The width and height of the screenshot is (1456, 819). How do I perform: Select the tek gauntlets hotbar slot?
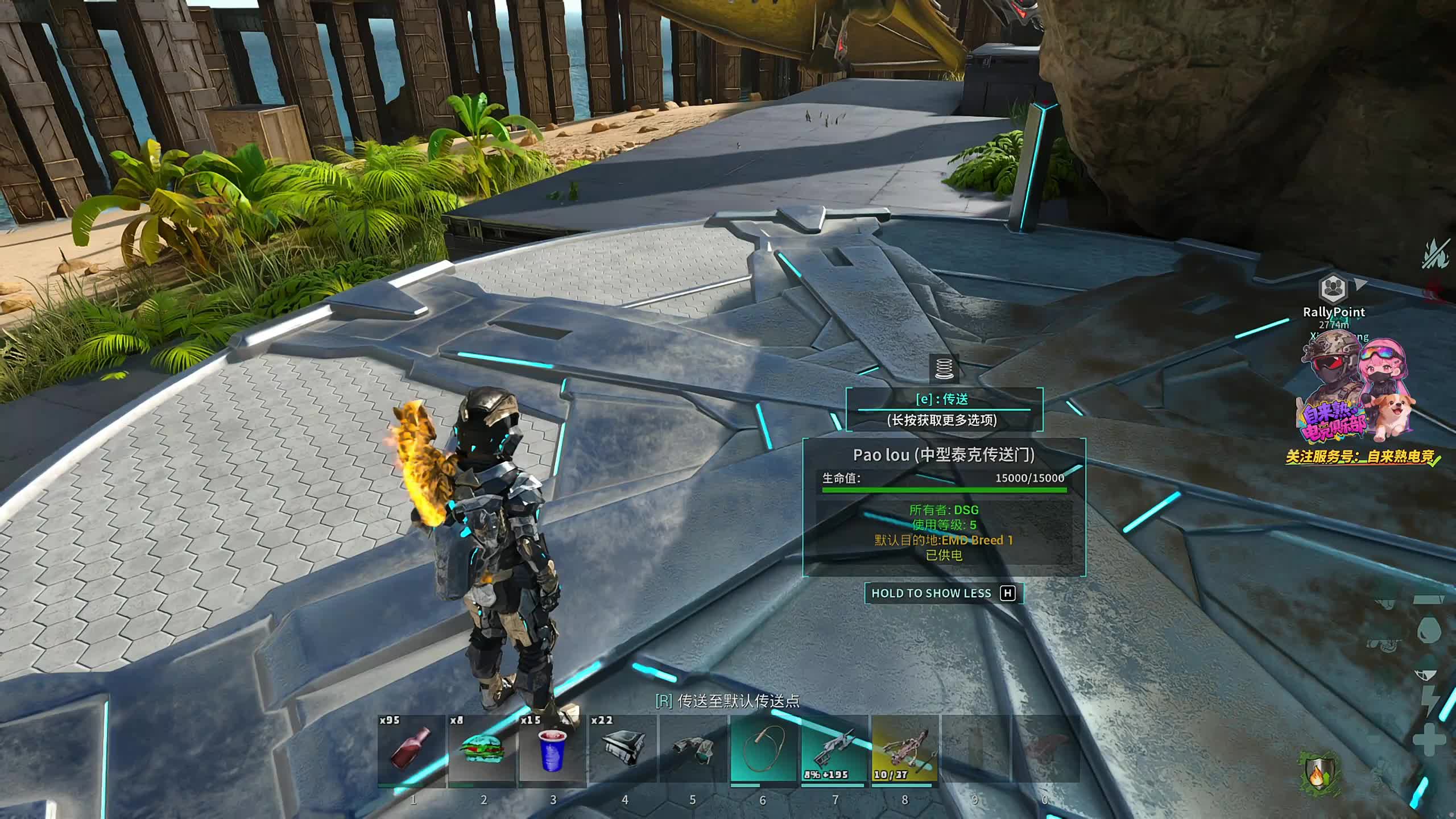click(693, 748)
